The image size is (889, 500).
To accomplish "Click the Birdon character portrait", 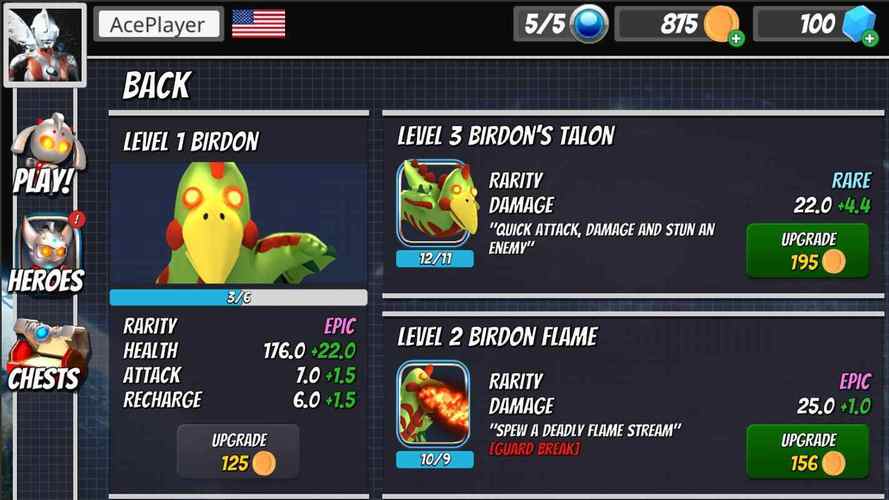I will click(238, 225).
